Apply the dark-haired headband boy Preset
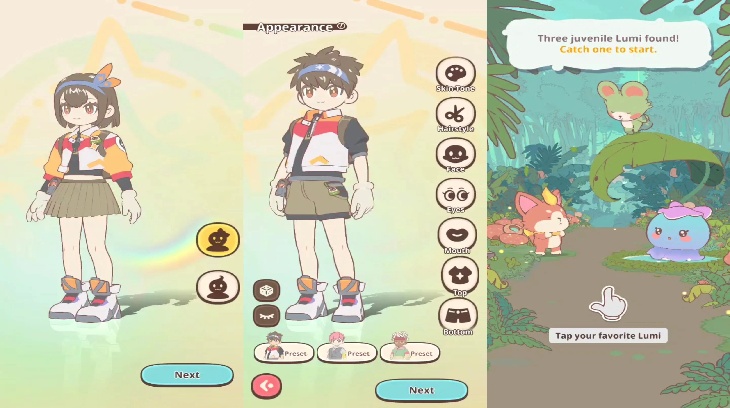730x408 pixels. [x=284, y=351]
